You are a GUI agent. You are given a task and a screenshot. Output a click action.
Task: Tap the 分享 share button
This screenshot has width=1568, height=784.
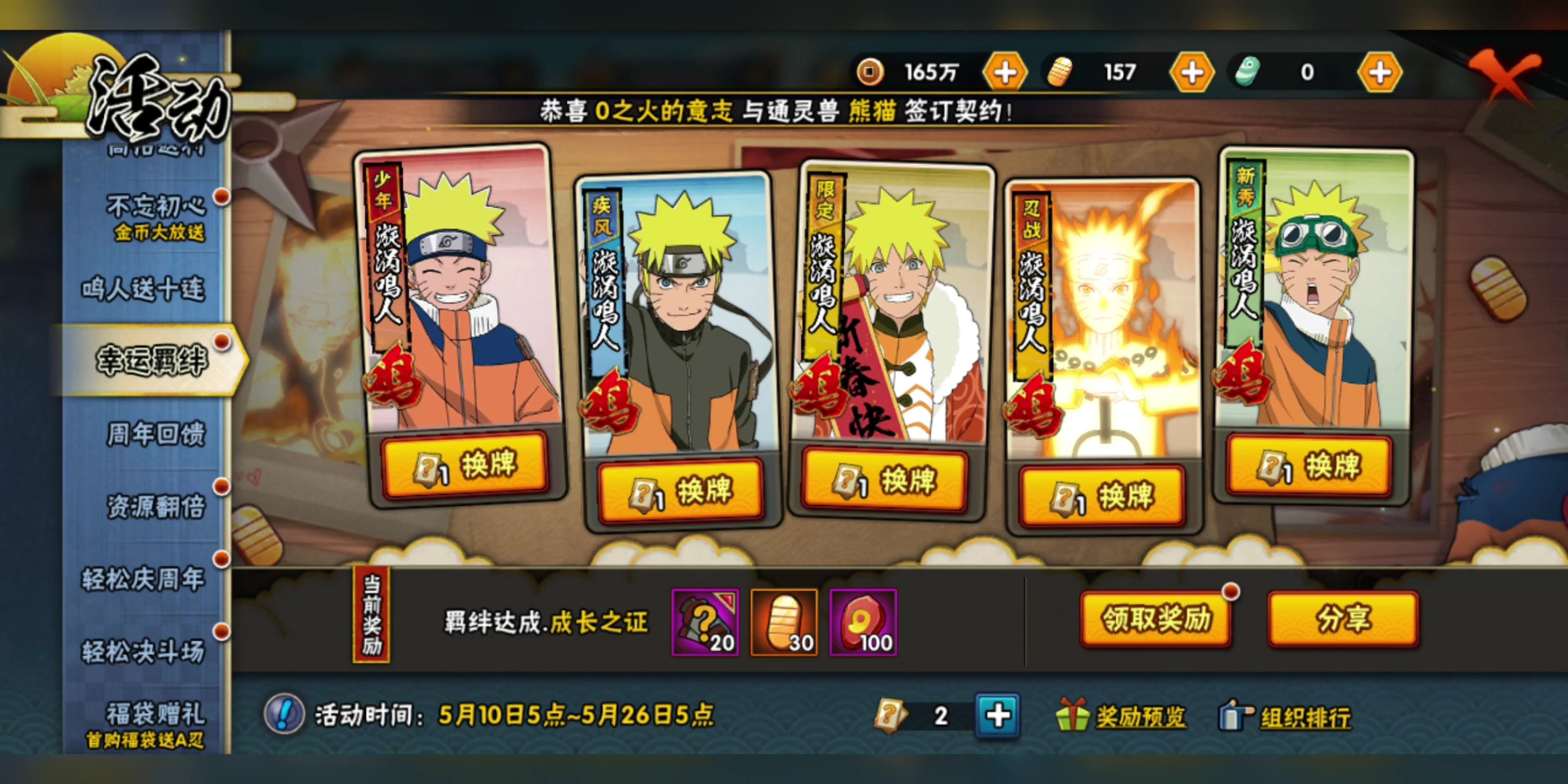[1343, 619]
